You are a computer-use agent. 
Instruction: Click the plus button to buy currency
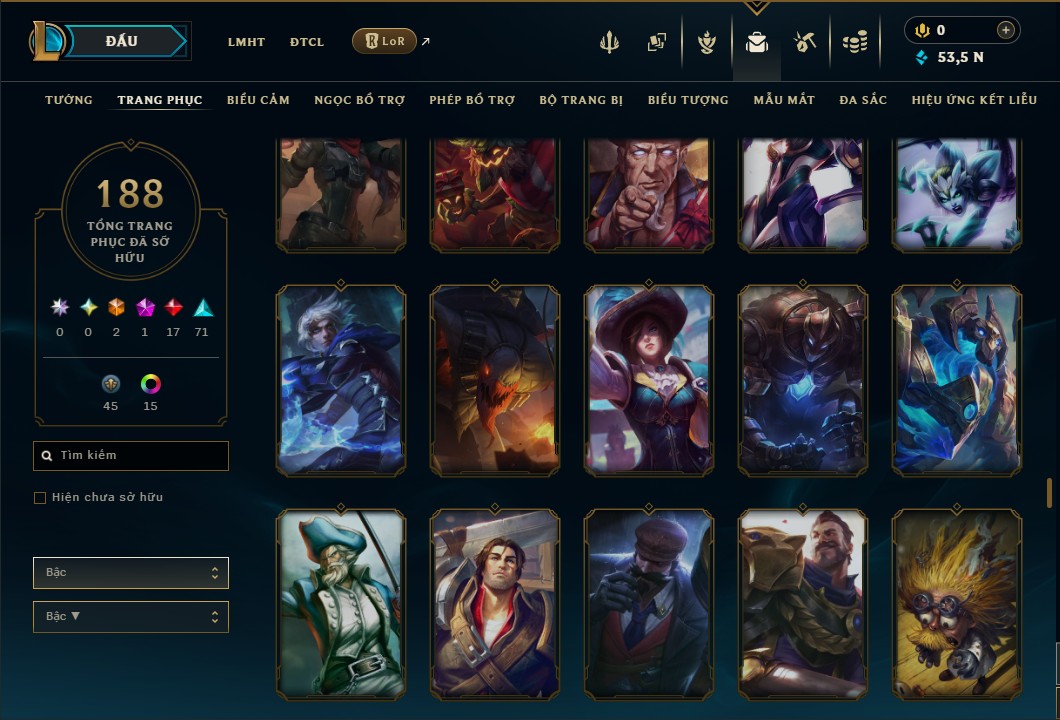tap(1005, 30)
